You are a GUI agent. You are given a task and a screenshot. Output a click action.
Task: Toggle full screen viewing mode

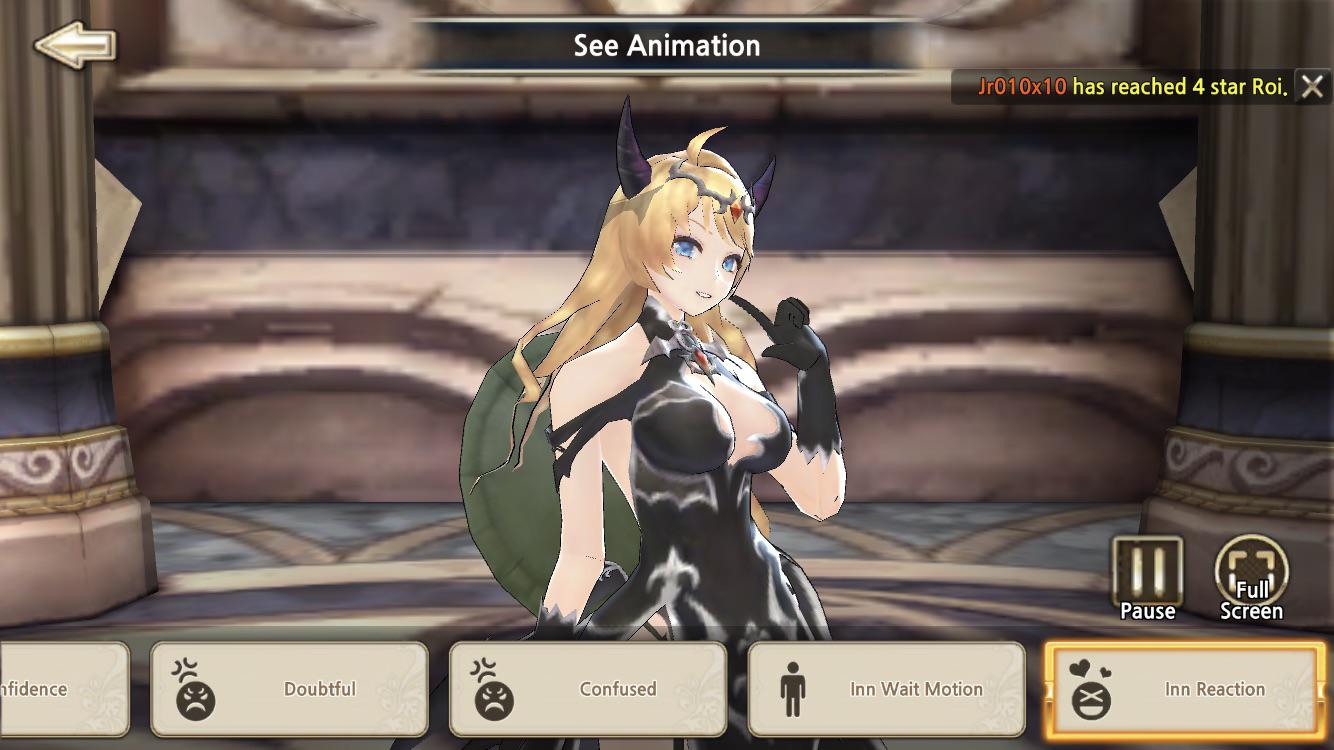[x=1252, y=570]
